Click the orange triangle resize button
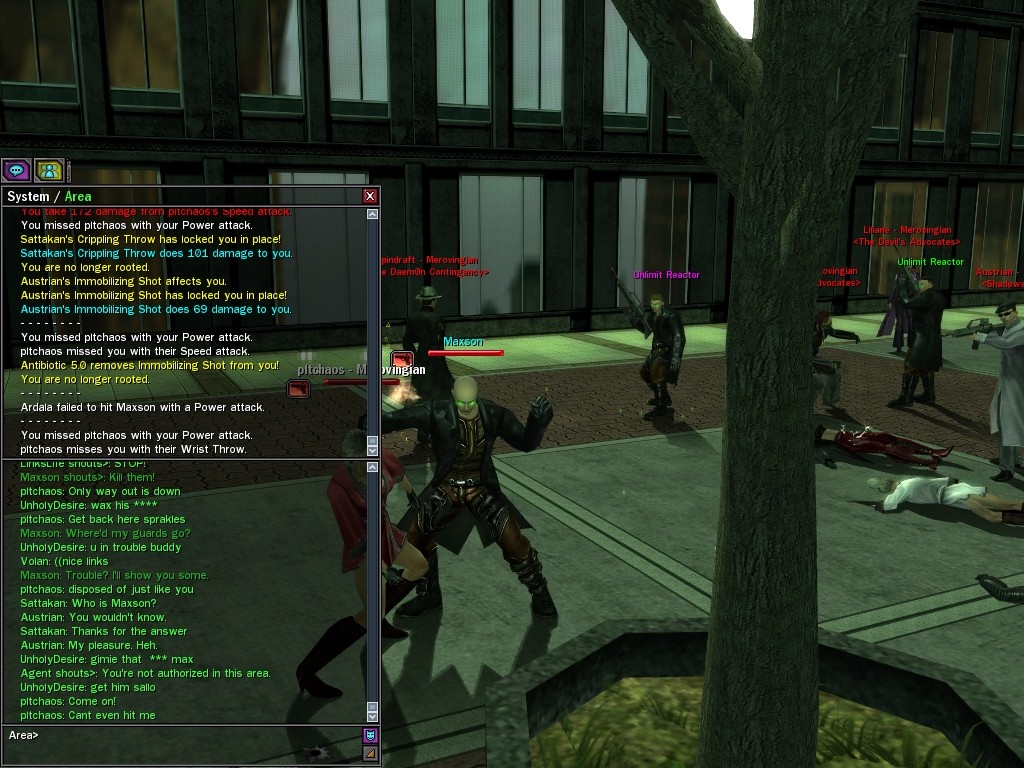This screenshot has height=768, width=1024. (x=370, y=753)
